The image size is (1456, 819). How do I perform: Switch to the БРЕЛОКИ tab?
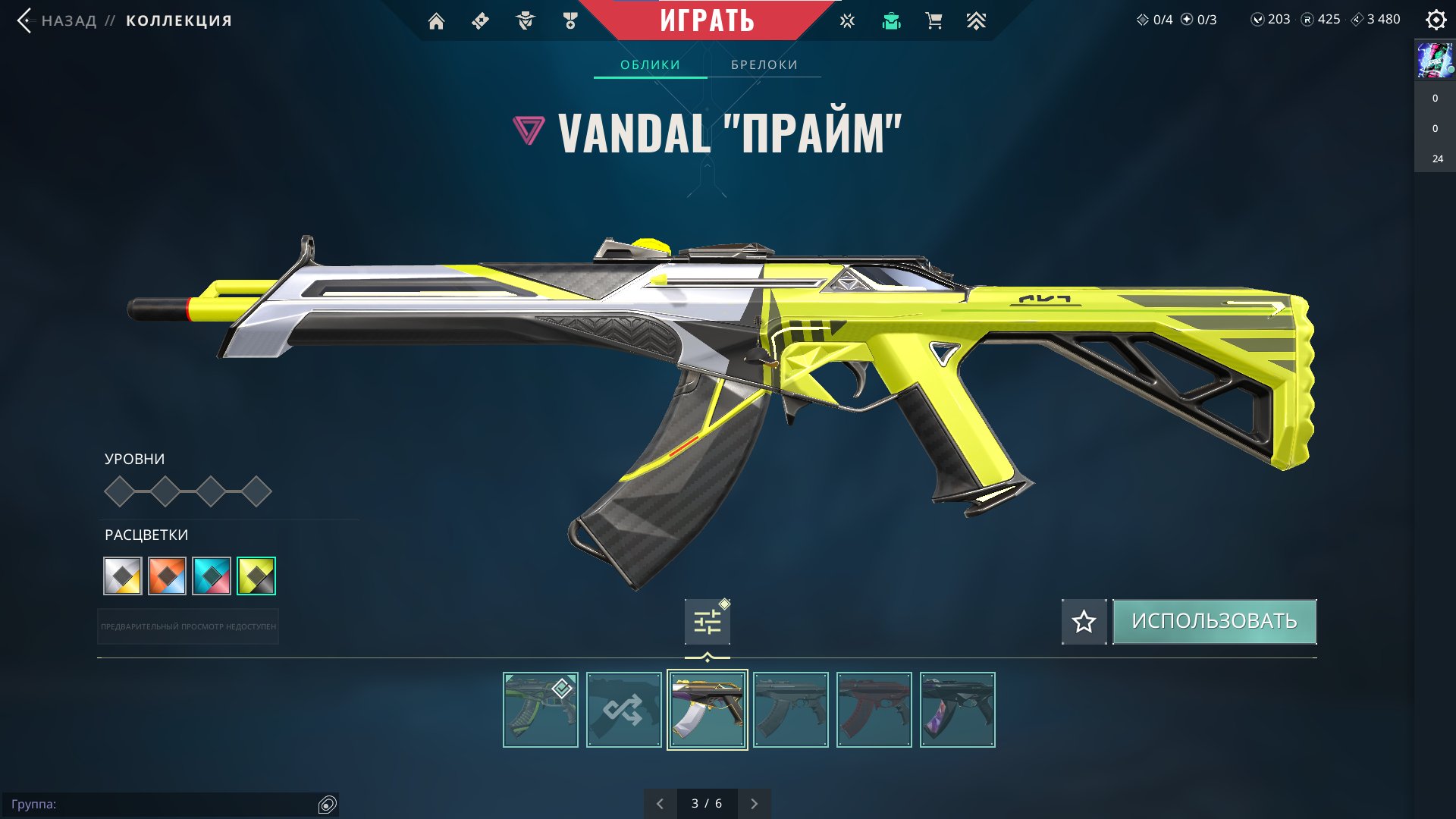pos(764,65)
